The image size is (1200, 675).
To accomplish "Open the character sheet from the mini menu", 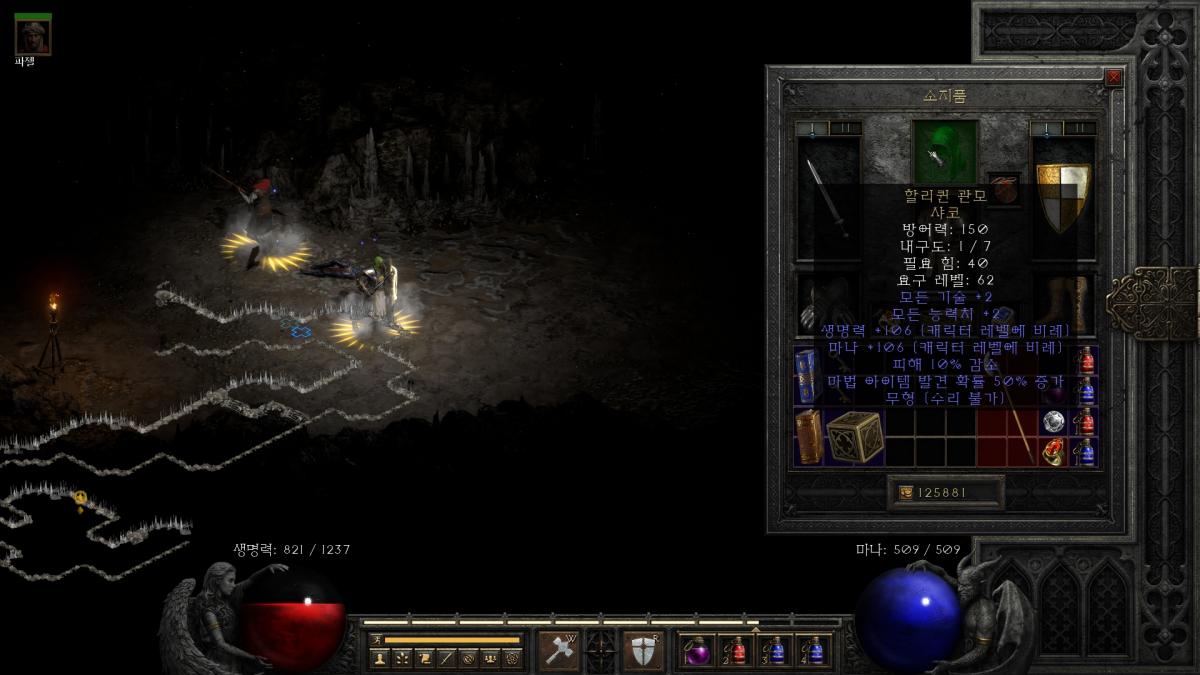I will [379, 658].
